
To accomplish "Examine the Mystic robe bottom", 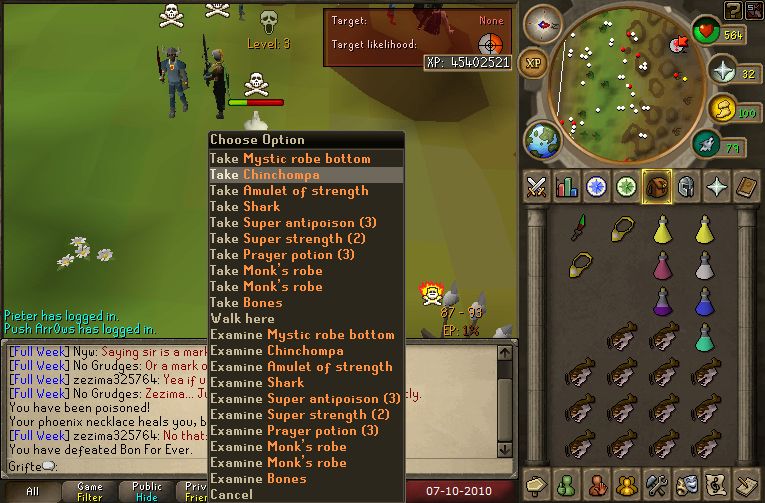I will 302,335.
